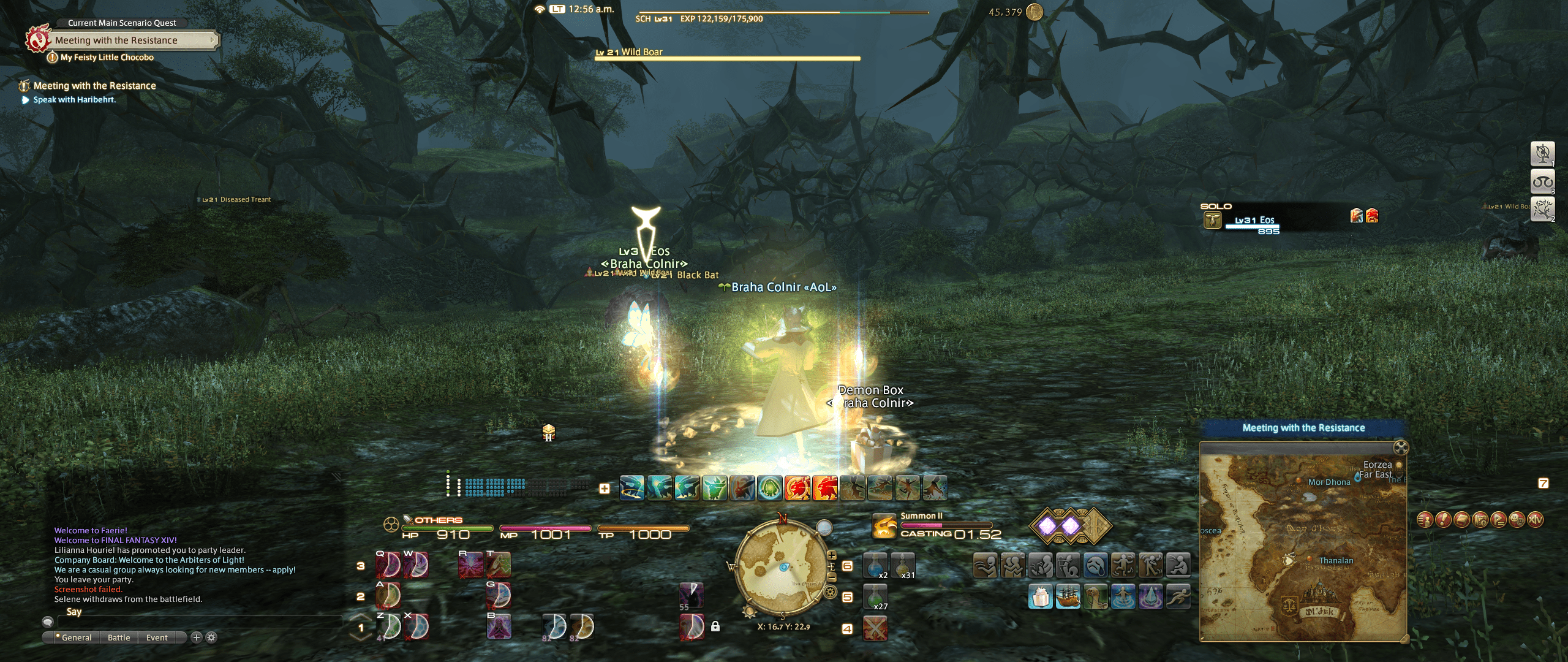The width and height of the screenshot is (1568, 662).
Task: Toggle the collapsed hotbar numbered 2 on screen edge
Action: (1543, 209)
